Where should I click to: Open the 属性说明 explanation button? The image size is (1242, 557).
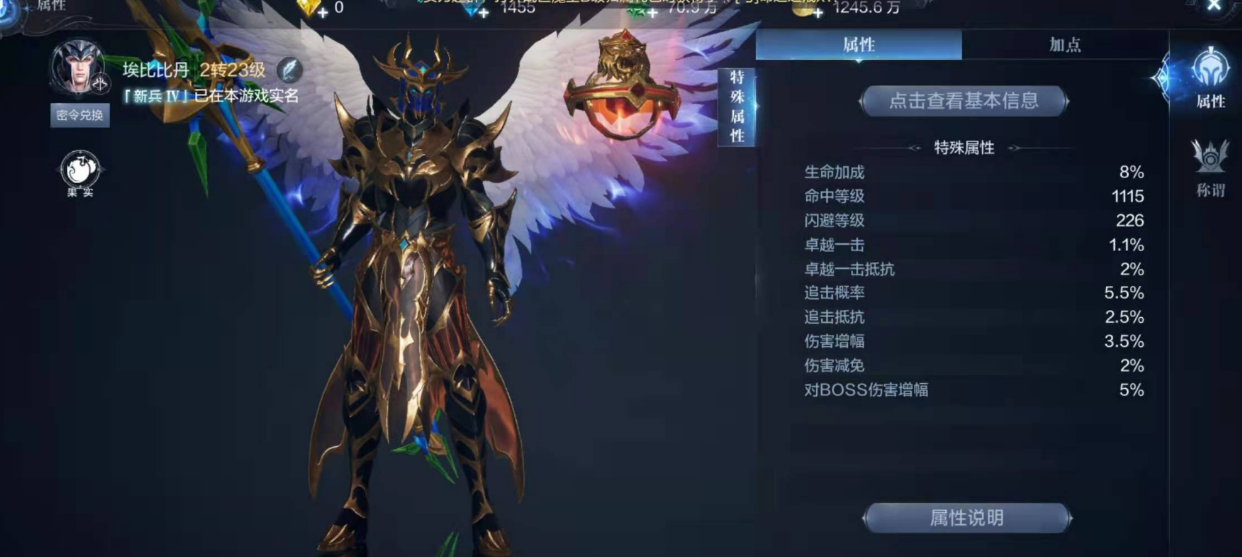(966, 518)
